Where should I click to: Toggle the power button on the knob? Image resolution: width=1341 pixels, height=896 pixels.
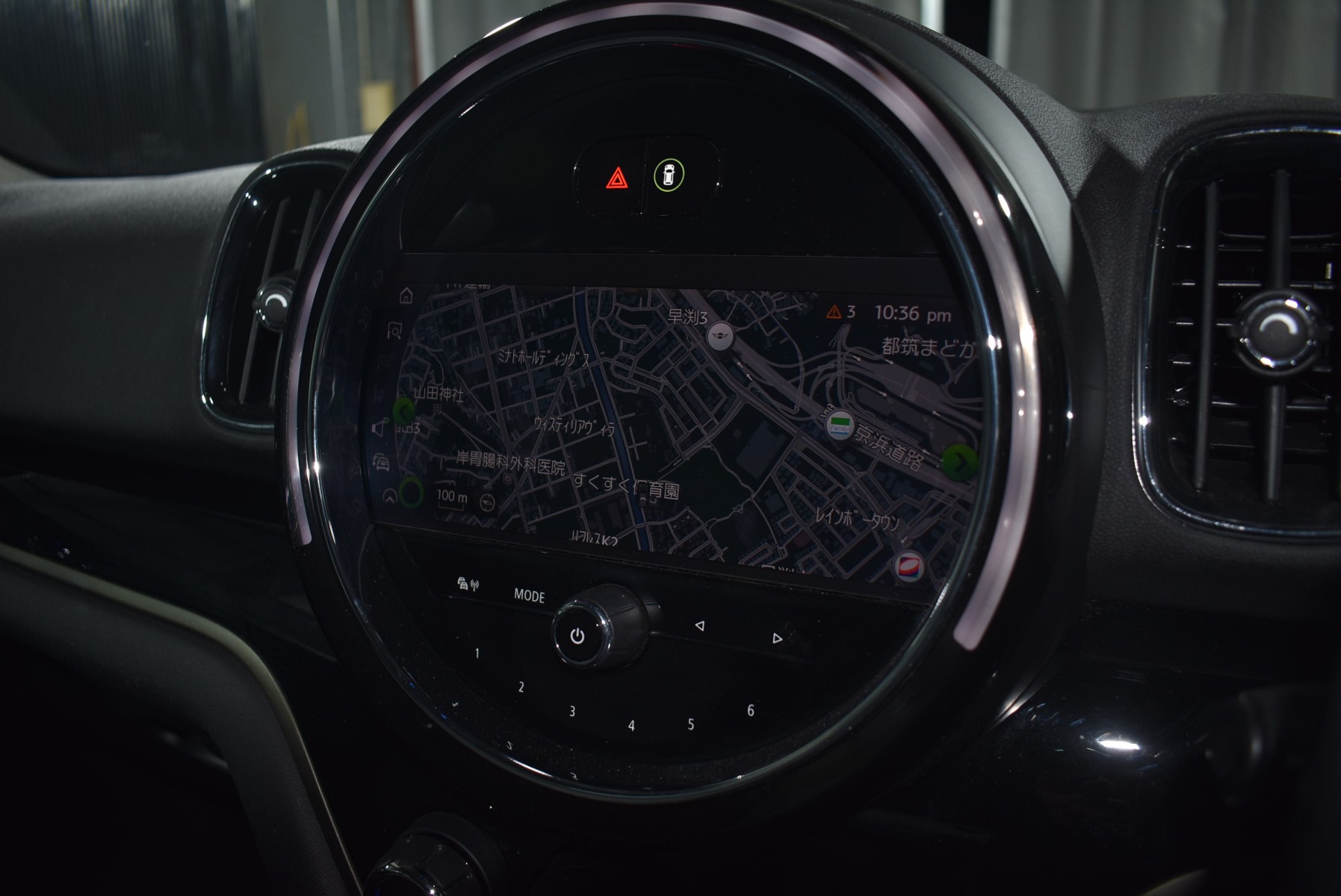pyautogui.click(x=577, y=636)
